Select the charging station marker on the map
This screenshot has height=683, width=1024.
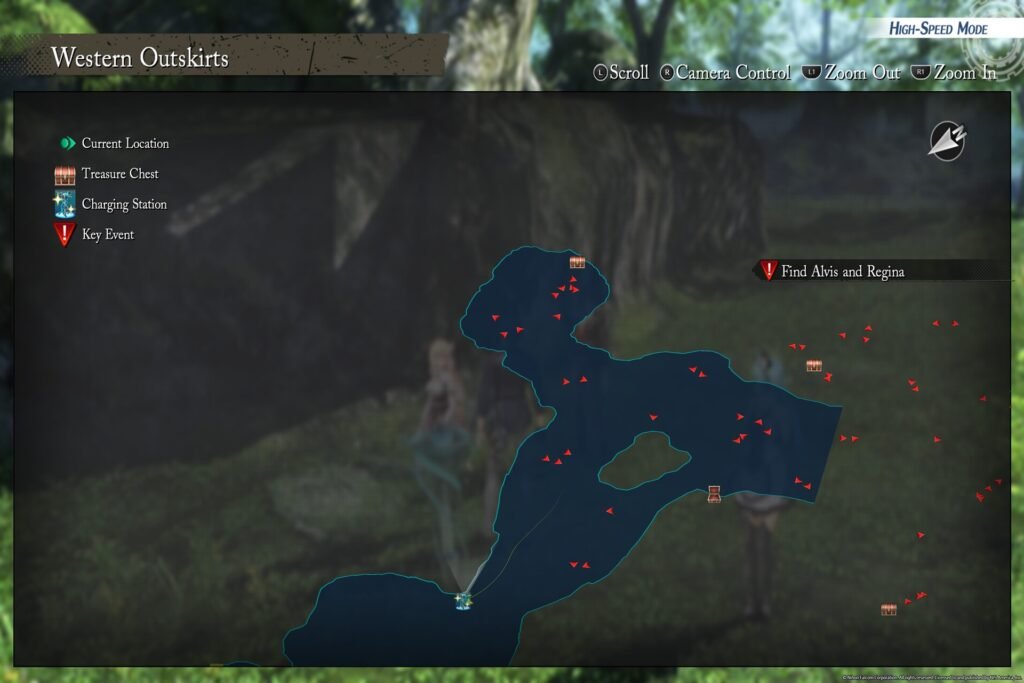pos(463,600)
